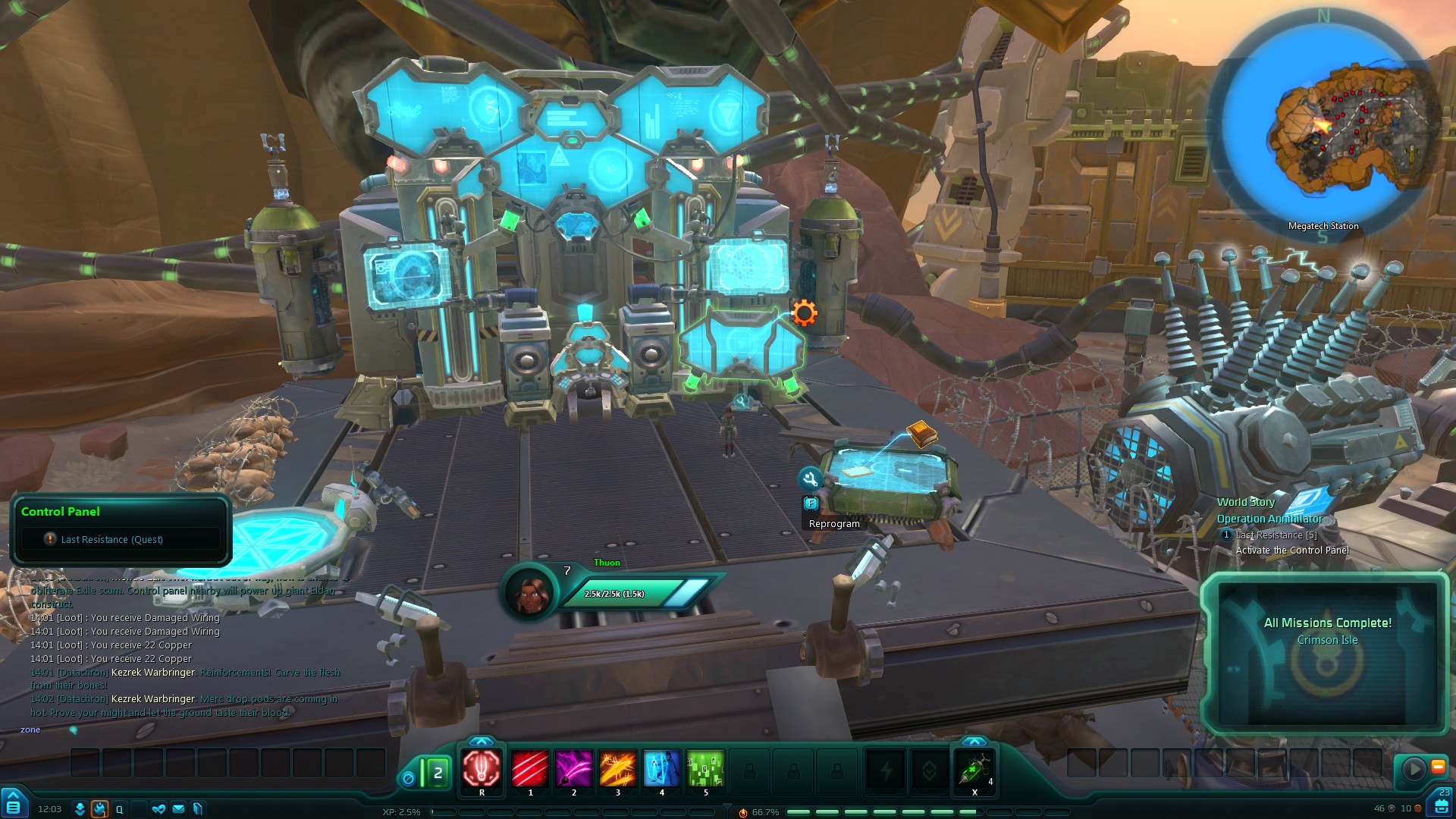Viewport: 1456px width, 819px height.
Task: Use the green medical syringe item
Action: click(974, 770)
